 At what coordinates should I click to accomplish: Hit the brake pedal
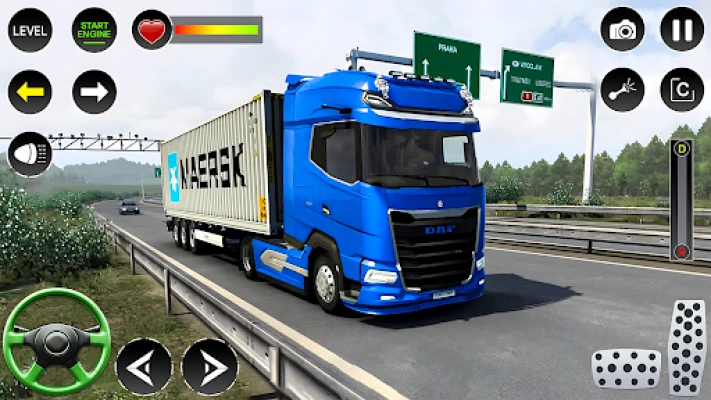(x=626, y=368)
